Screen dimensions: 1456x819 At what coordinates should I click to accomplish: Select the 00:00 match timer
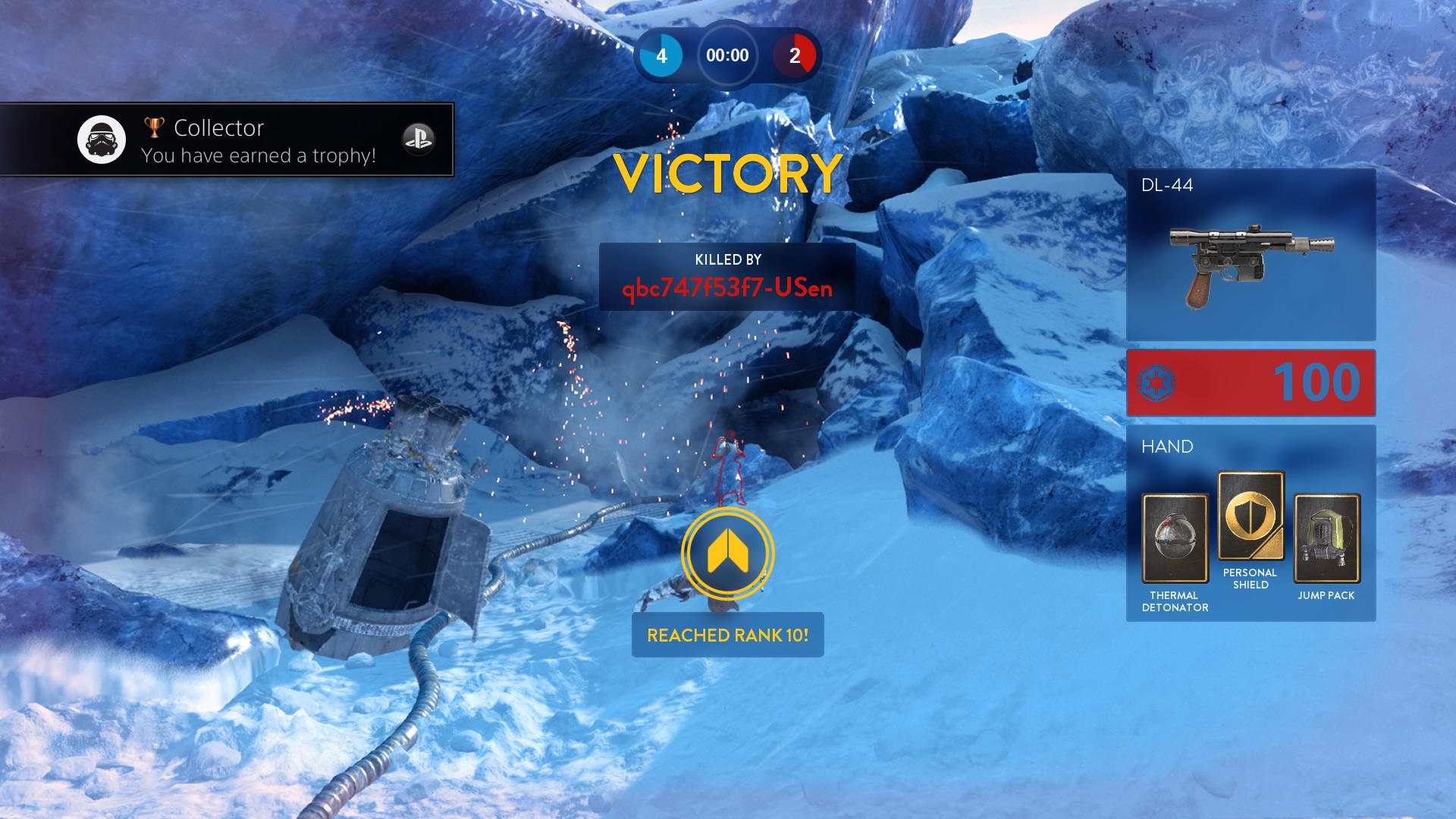pyautogui.click(x=726, y=55)
